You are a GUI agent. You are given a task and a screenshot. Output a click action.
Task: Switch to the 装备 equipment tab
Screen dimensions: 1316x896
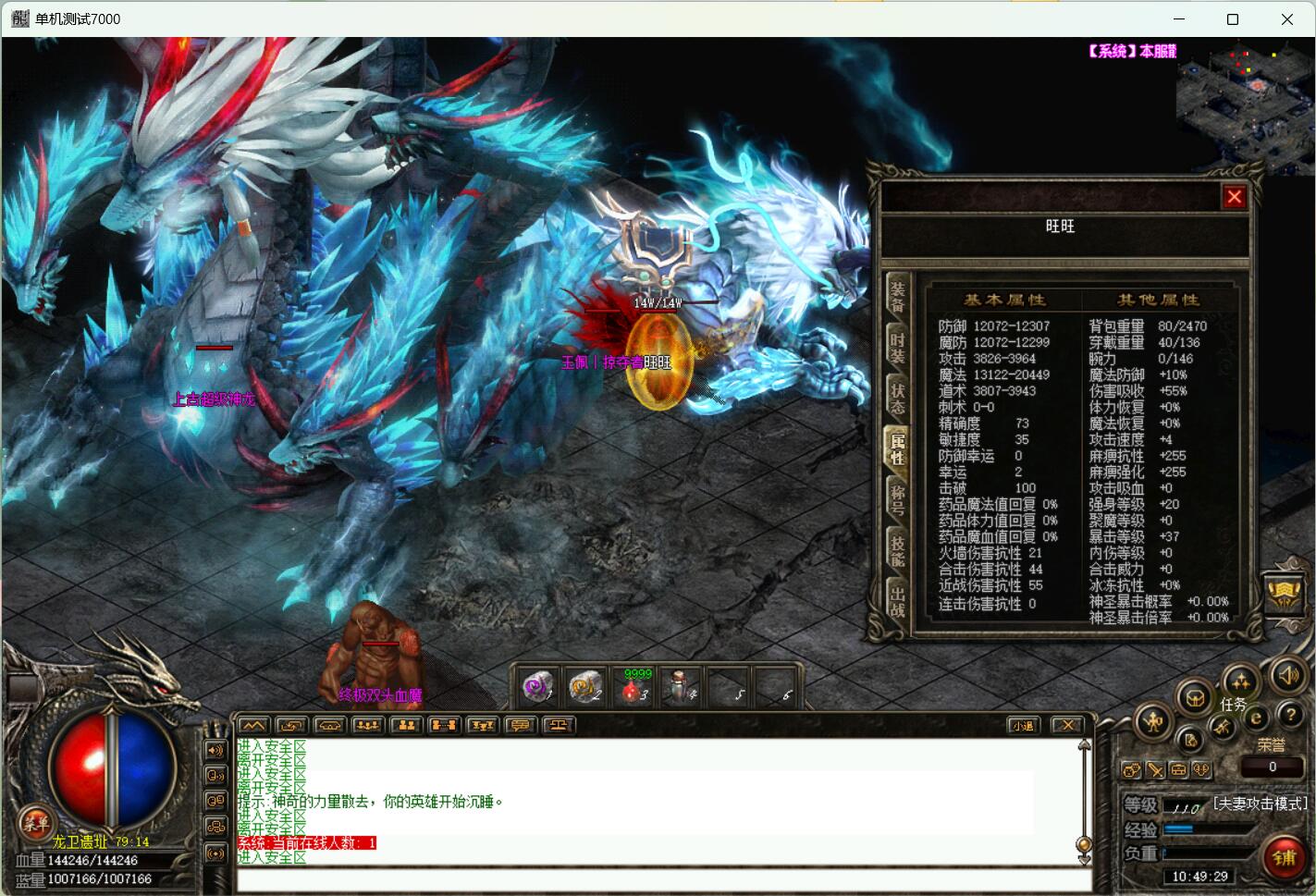[897, 298]
